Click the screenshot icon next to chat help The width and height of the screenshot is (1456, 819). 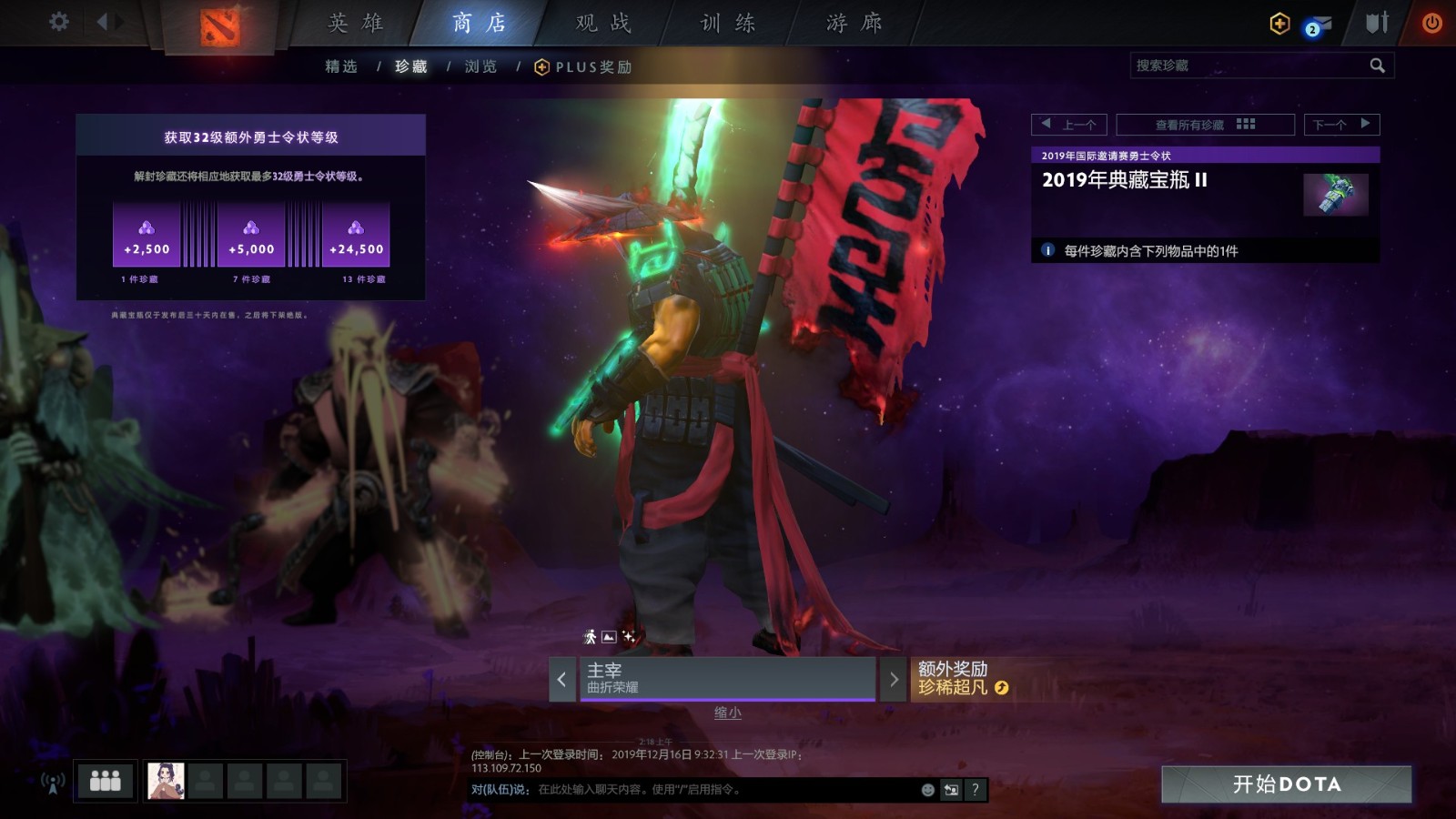pyautogui.click(x=951, y=791)
